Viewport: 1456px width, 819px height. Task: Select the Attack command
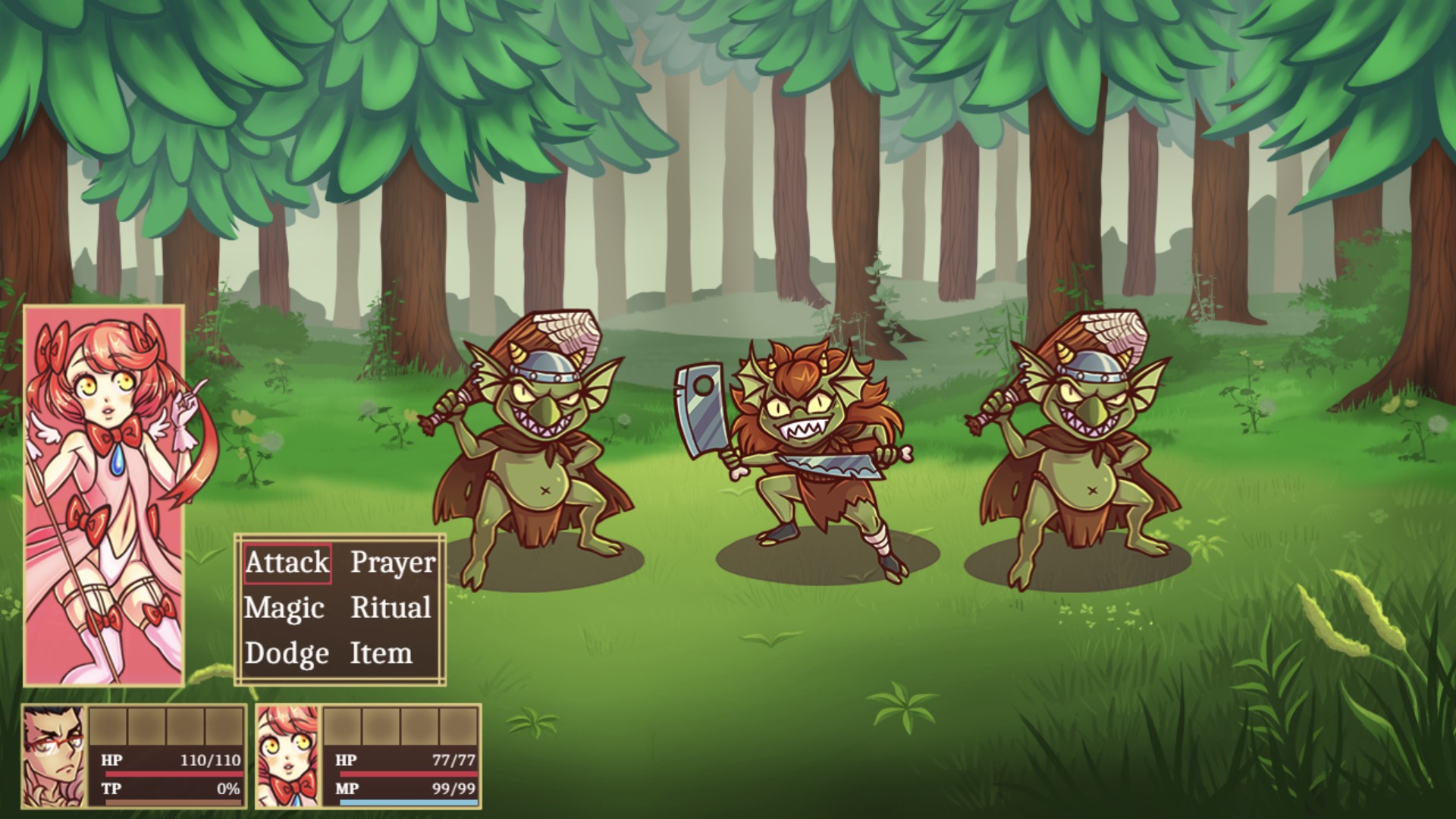(x=287, y=563)
